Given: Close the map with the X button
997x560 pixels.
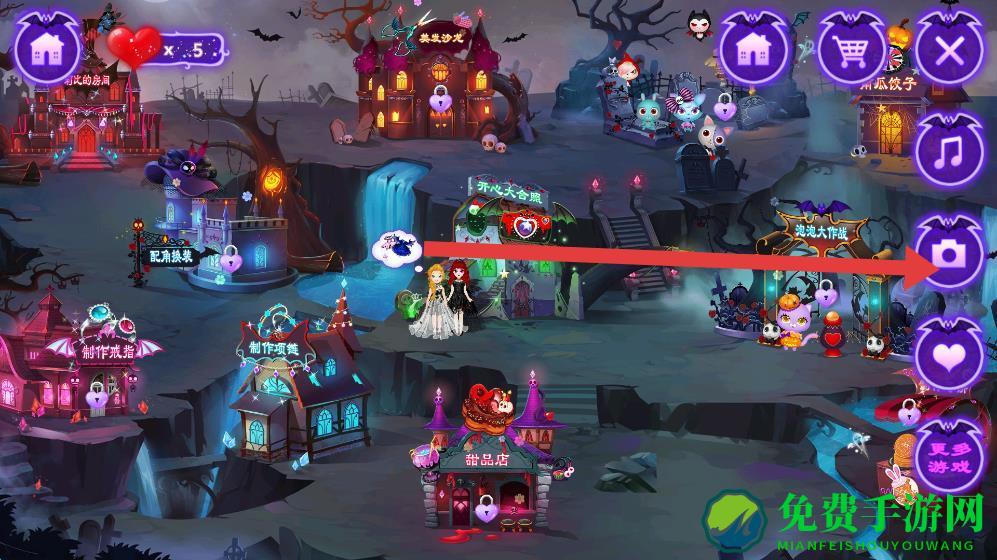Looking at the screenshot, I should point(948,50).
